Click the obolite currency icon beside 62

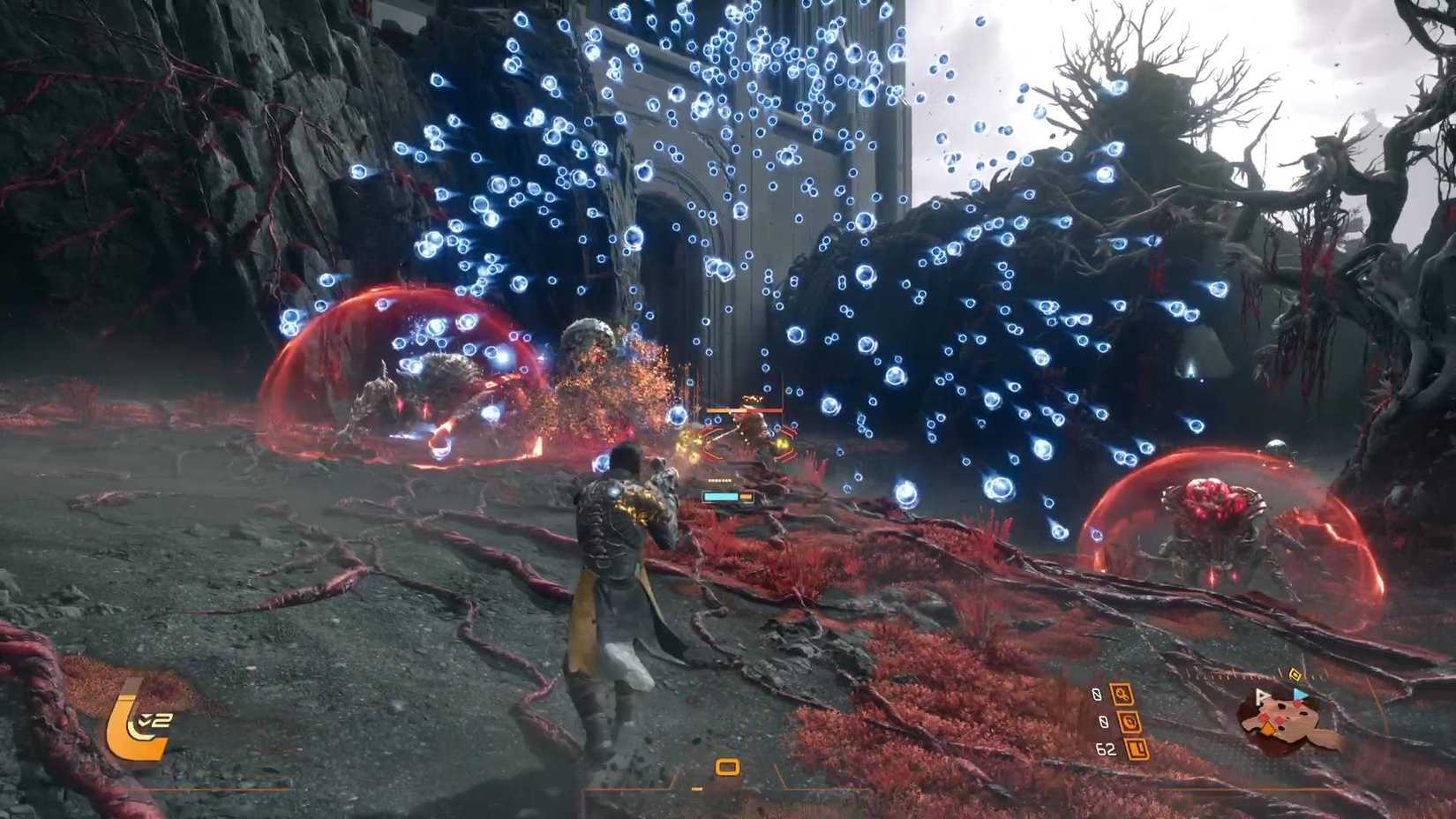pos(1137,749)
